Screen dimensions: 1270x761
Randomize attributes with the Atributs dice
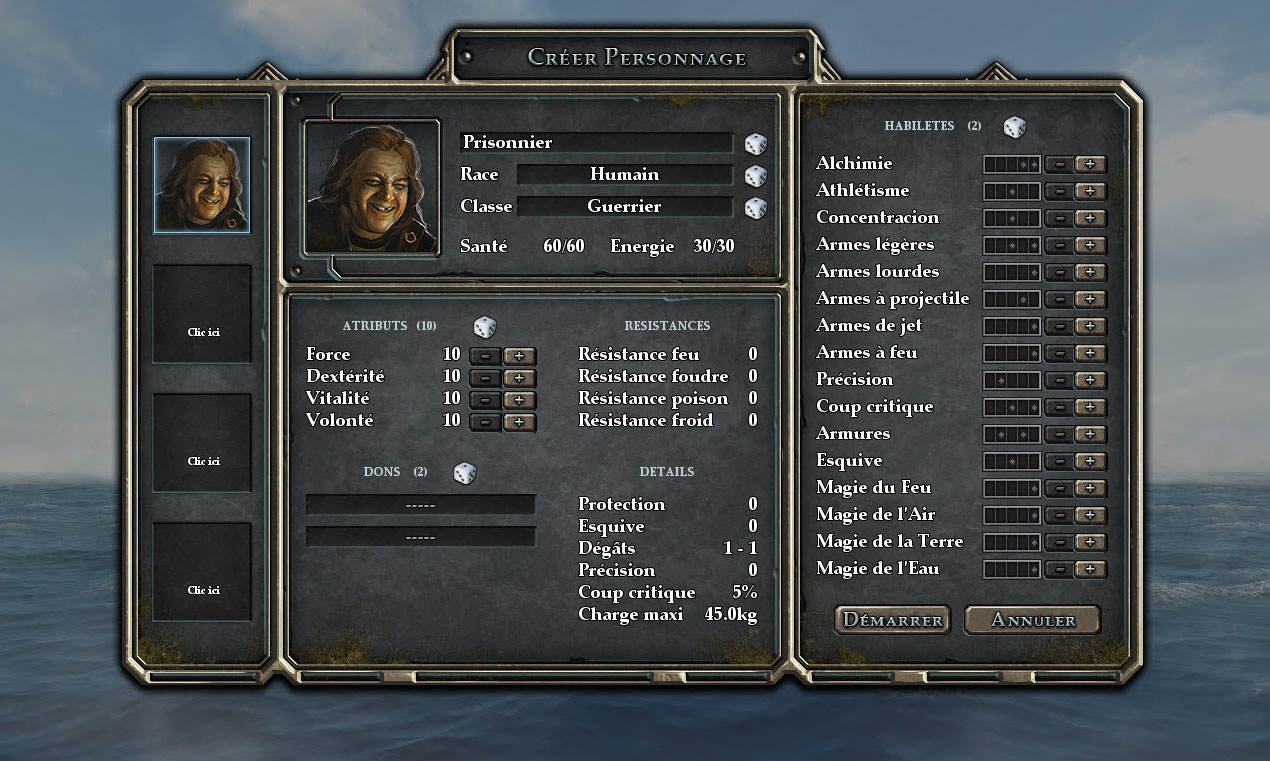click(x=485, y=327)
